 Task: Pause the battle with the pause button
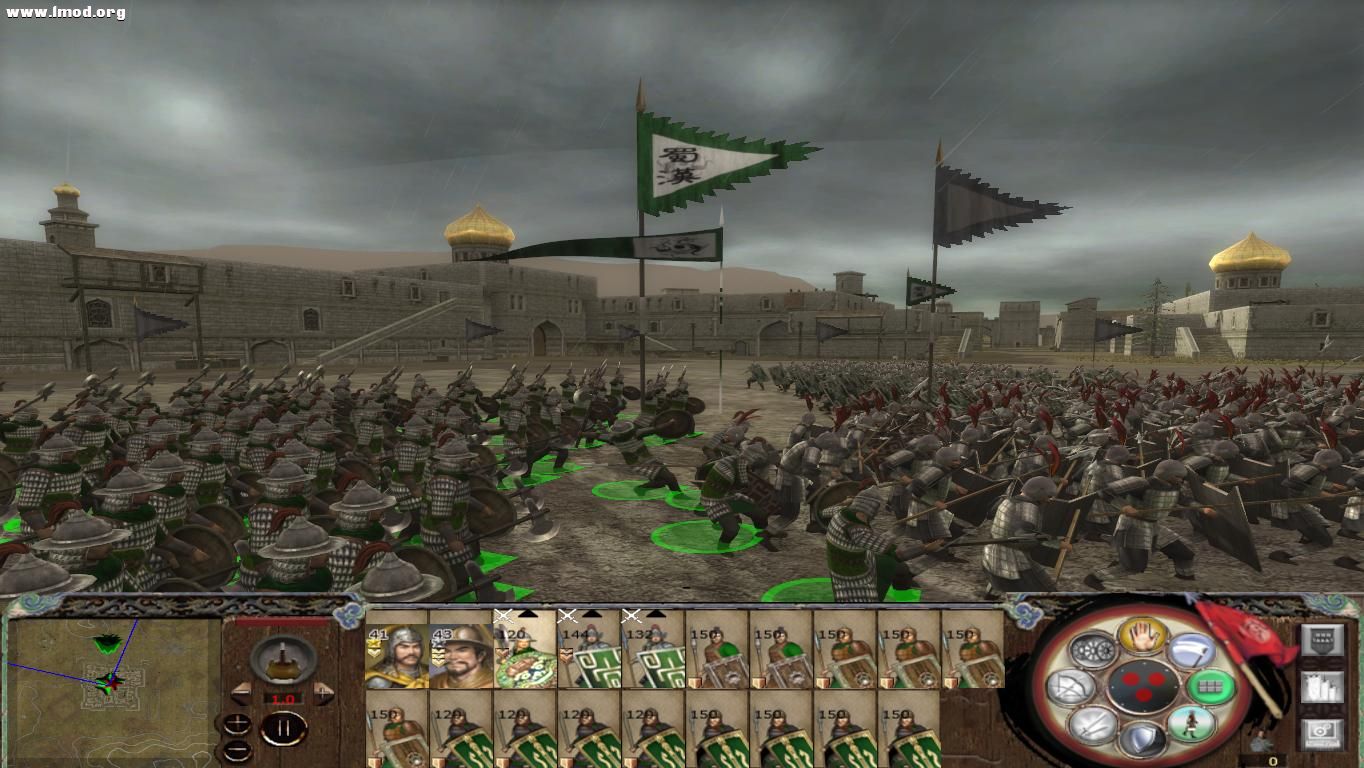click(x=284, y=727)
